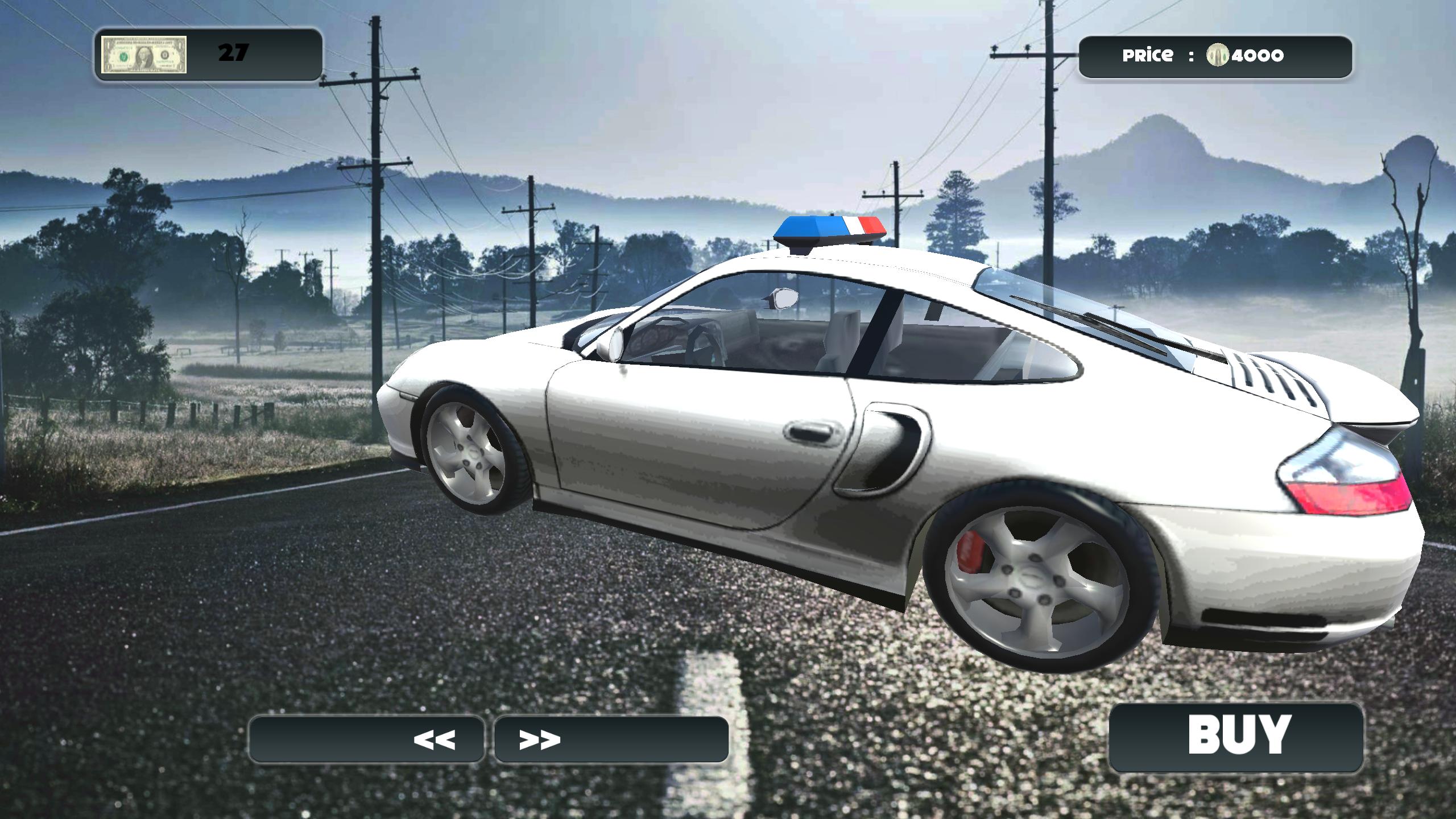Screen dimensions: 1456x819
Task: Click the dollar bill icon in the money panel
Action: (144, 55)
